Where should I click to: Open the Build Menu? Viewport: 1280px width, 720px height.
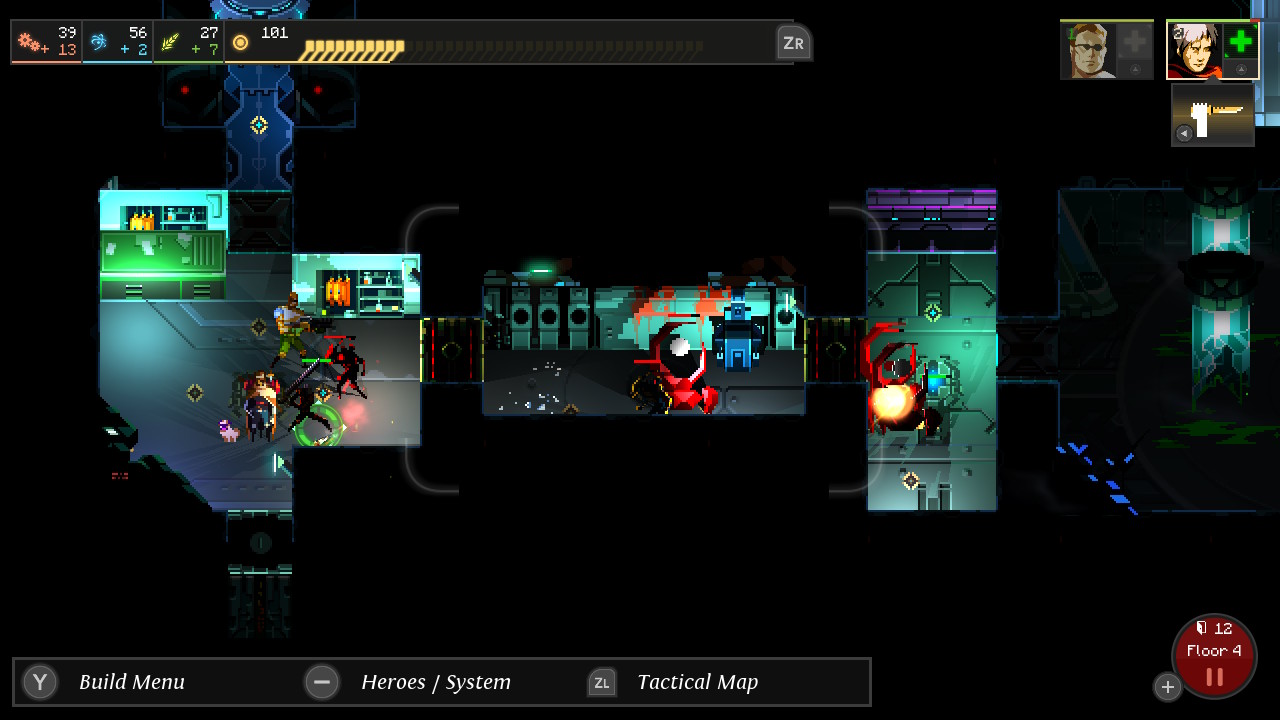point(131,682)
